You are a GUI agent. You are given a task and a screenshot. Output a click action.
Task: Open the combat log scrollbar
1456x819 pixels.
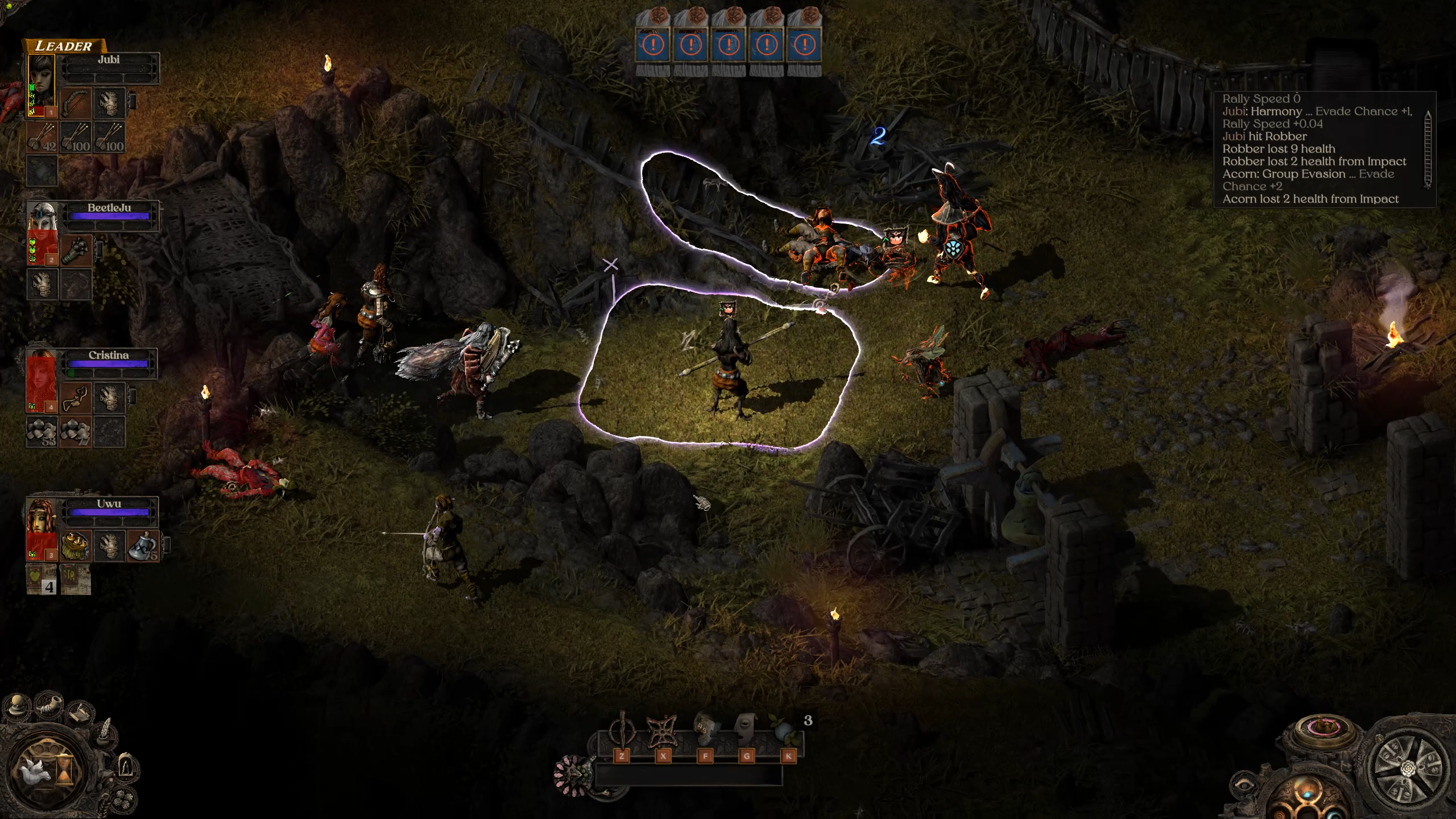[1428, 149]
